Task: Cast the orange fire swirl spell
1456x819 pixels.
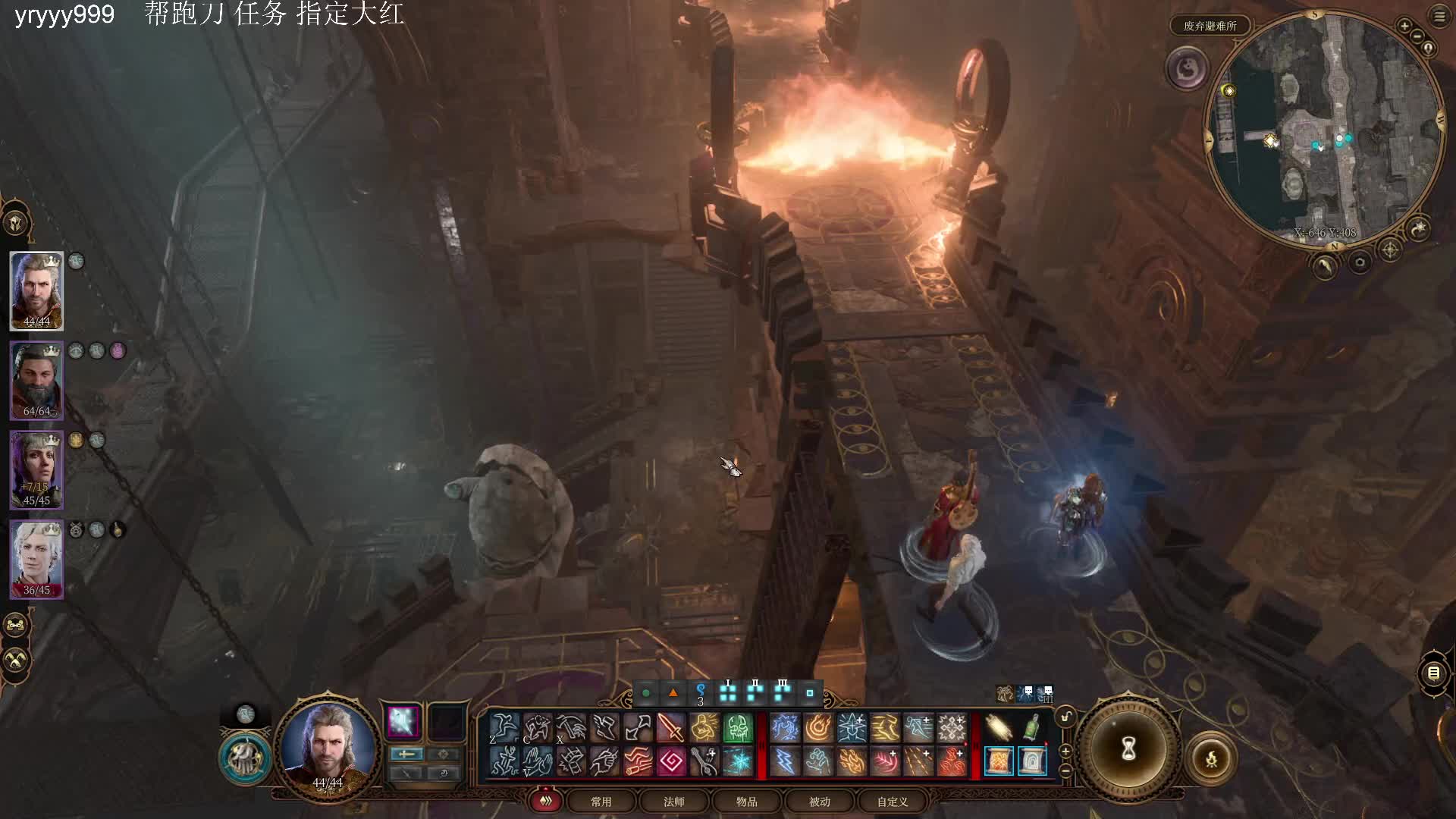Action: coord(818,728)
